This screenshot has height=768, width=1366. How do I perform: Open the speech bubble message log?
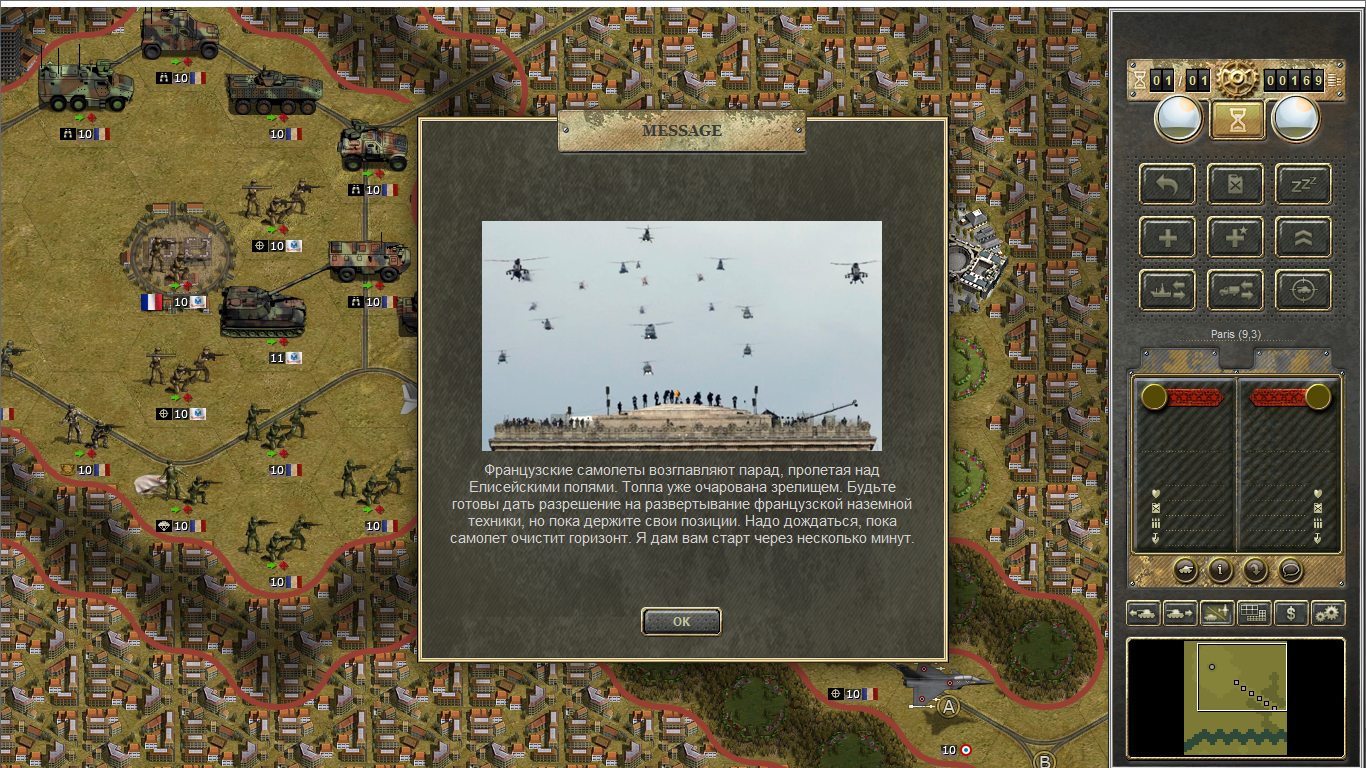[x=1290, y=570]
